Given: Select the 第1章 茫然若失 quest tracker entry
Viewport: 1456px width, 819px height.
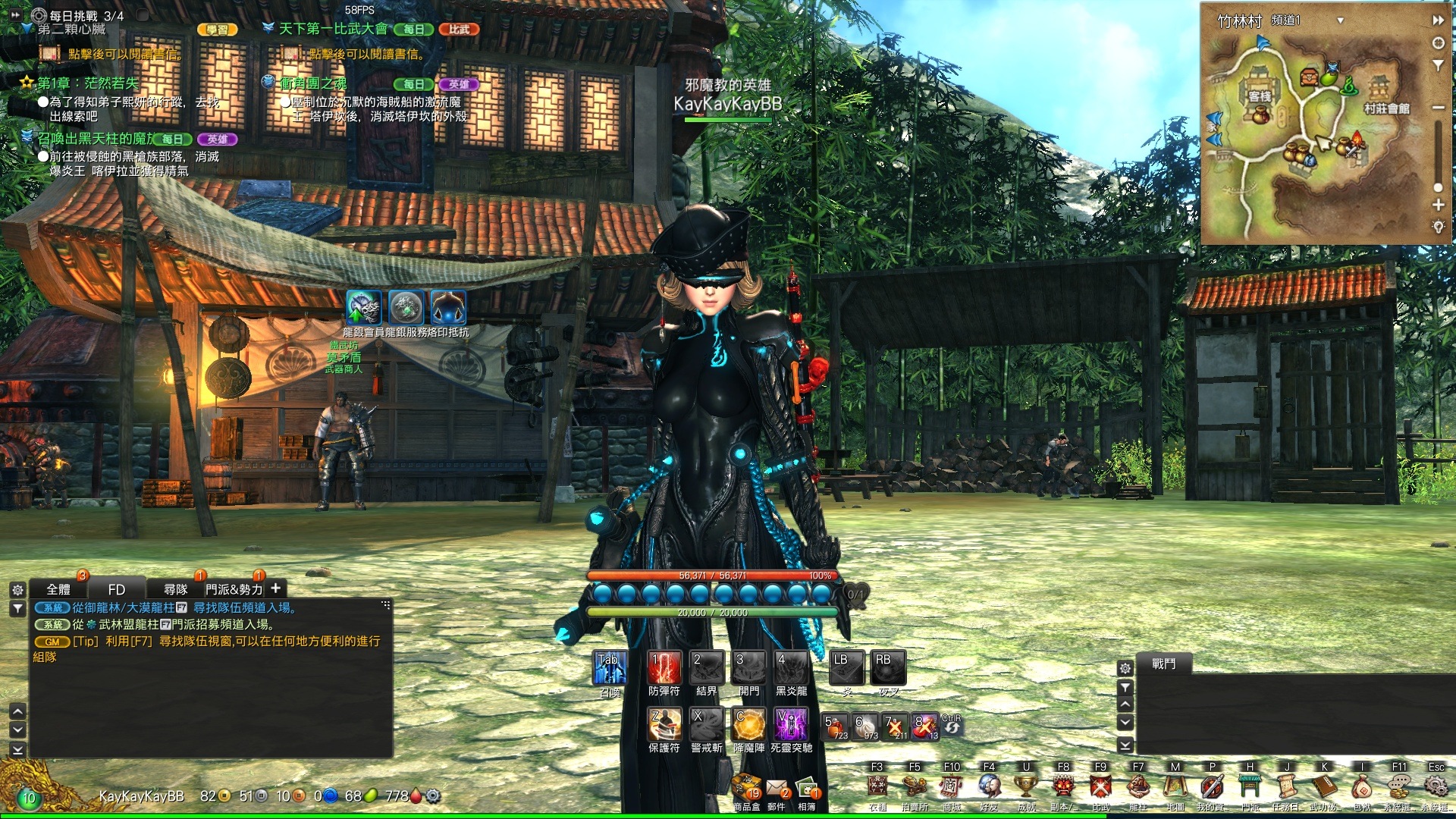Looking at the screenshot, I should coord(88,83).
